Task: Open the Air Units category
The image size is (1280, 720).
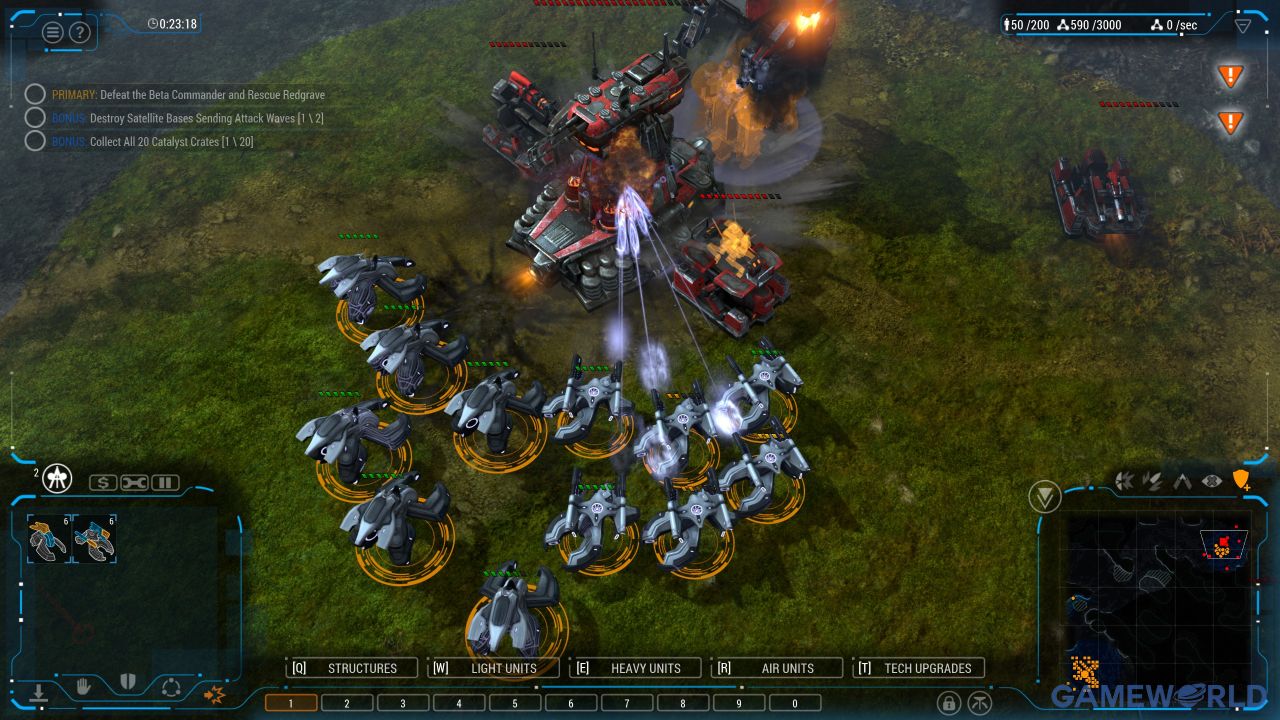Action: 777,668
